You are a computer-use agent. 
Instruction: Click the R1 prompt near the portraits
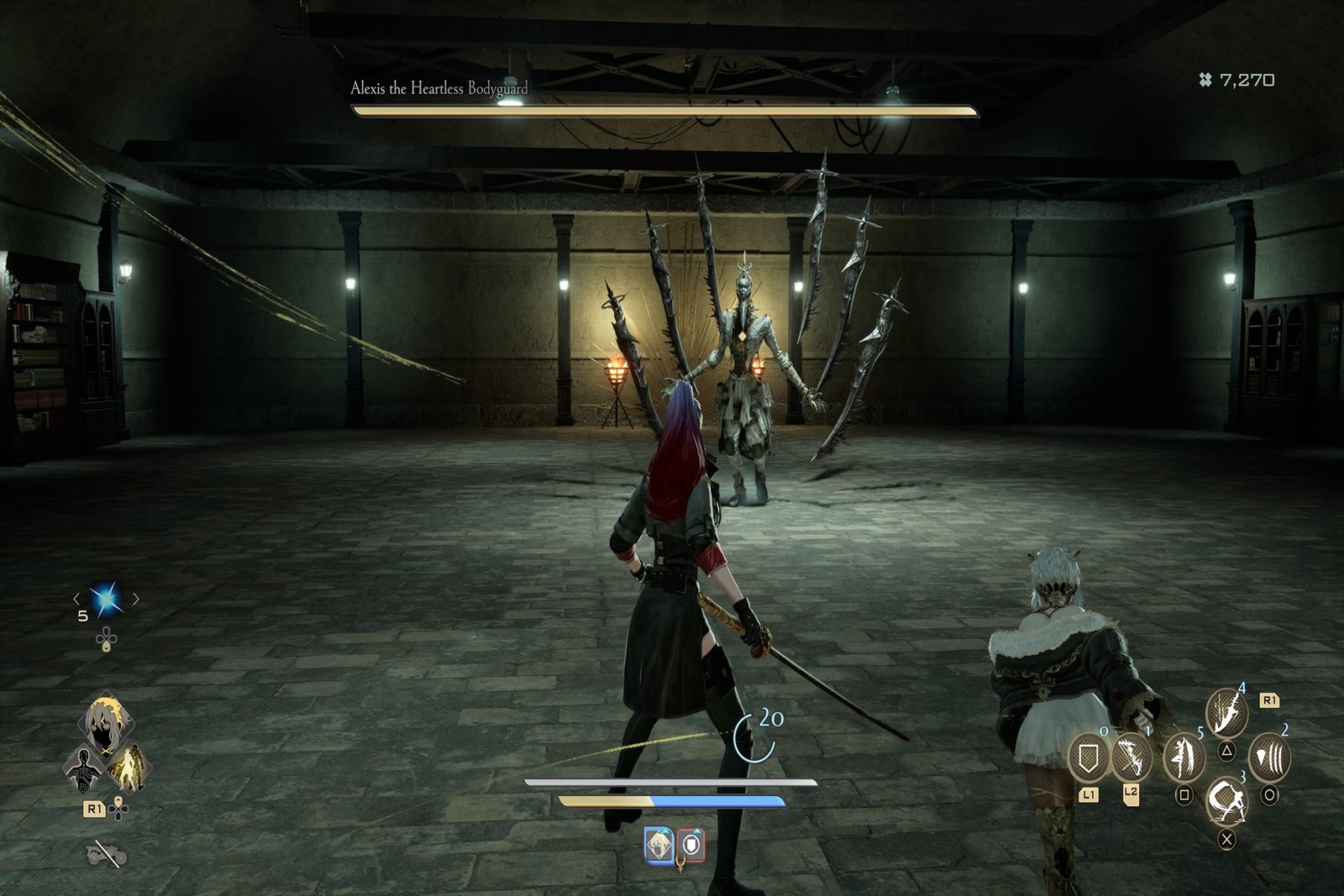coord(94,808)
